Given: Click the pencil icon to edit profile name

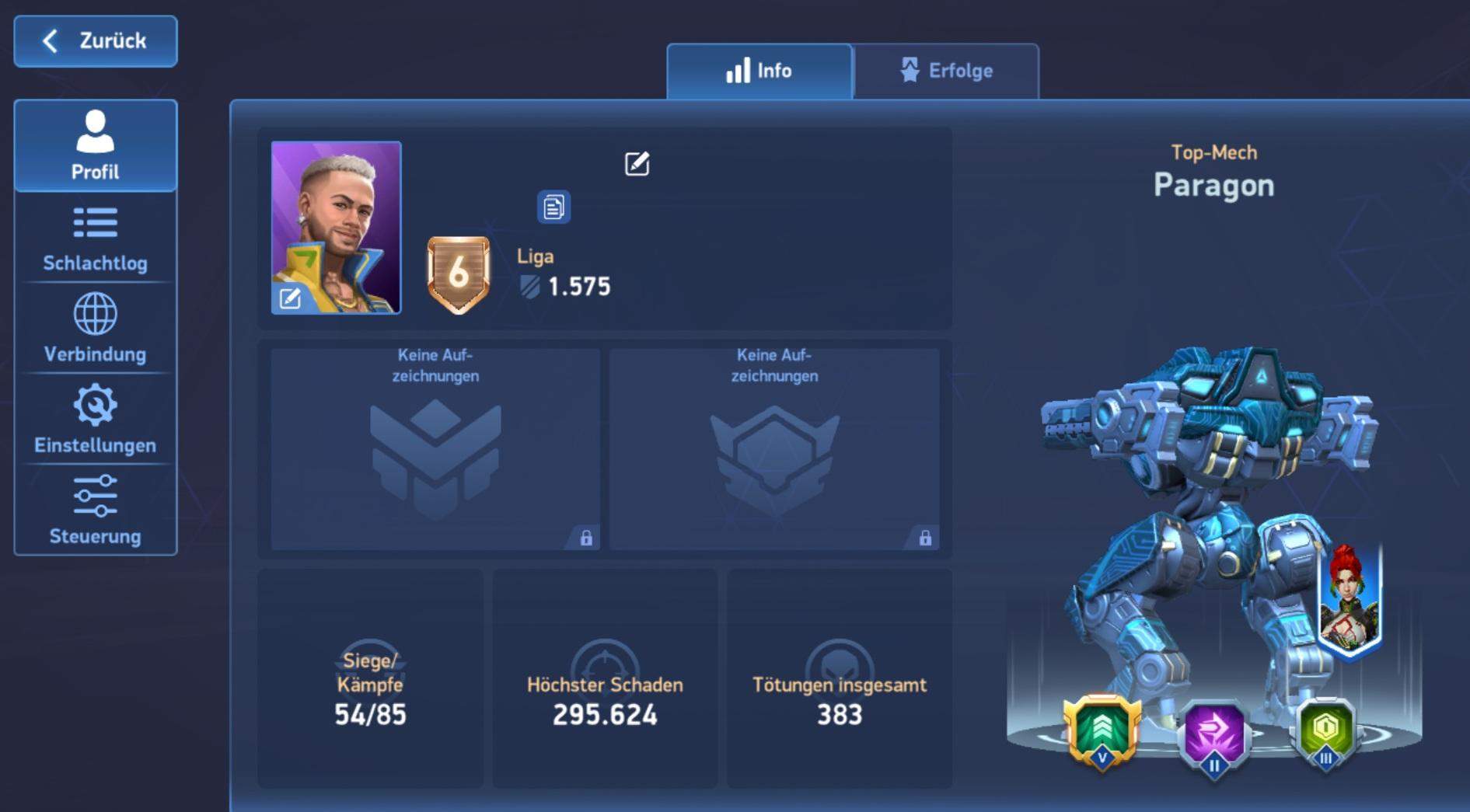Looking at the screenshot, I should tap(636, 164).
